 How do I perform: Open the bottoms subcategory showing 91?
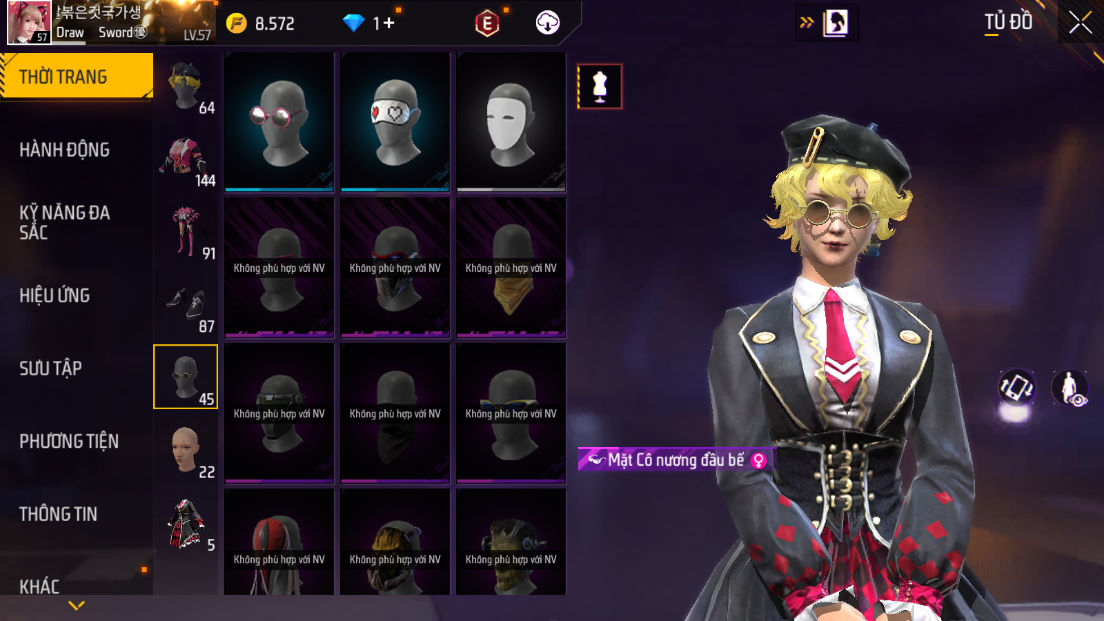point(186,232)
